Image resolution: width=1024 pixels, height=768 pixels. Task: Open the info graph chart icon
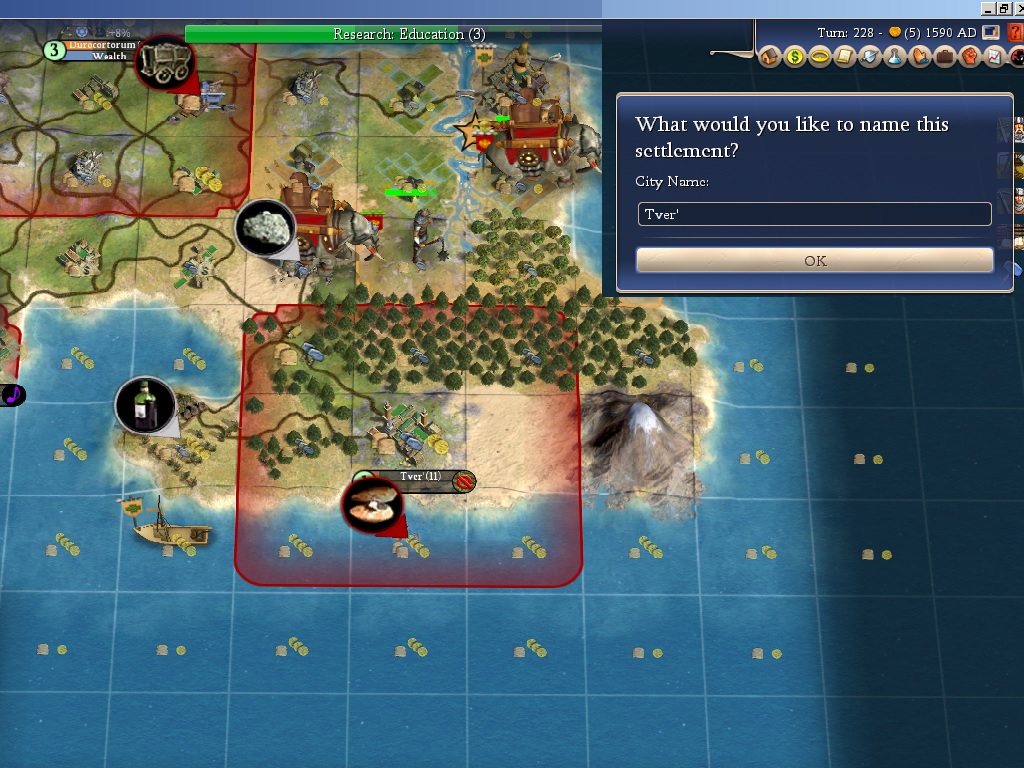(994, 57)
